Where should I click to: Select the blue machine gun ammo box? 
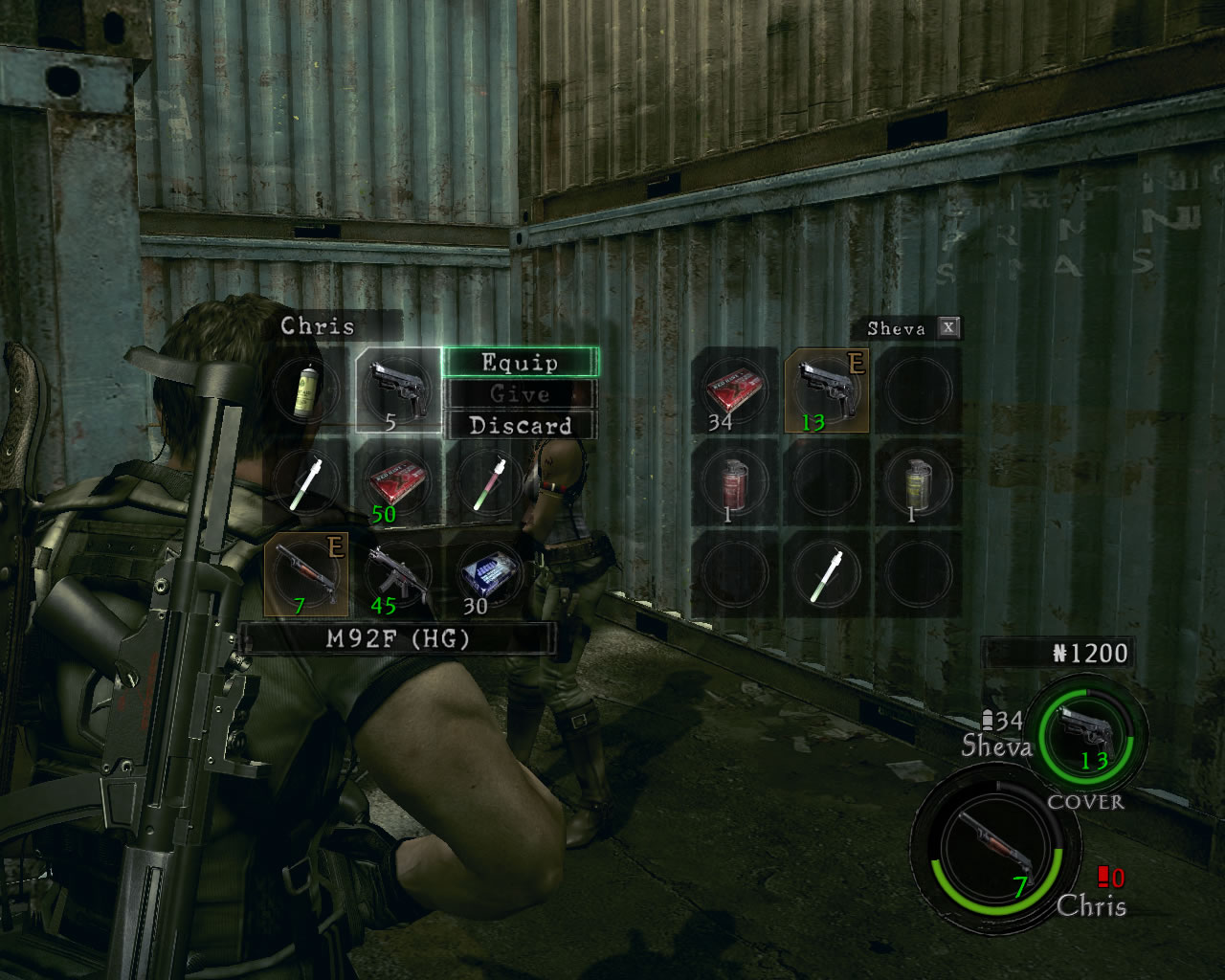pos(488,574)
